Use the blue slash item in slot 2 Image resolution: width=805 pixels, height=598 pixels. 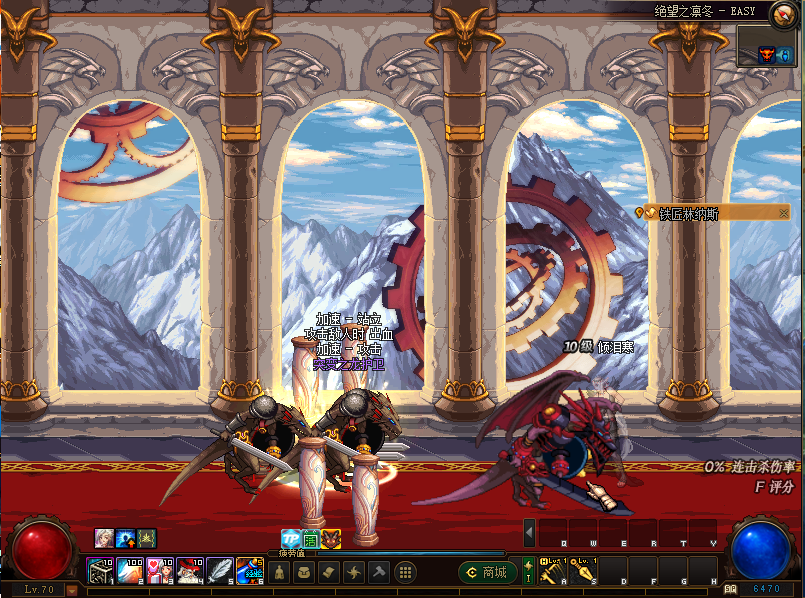(x=131, y=572)
